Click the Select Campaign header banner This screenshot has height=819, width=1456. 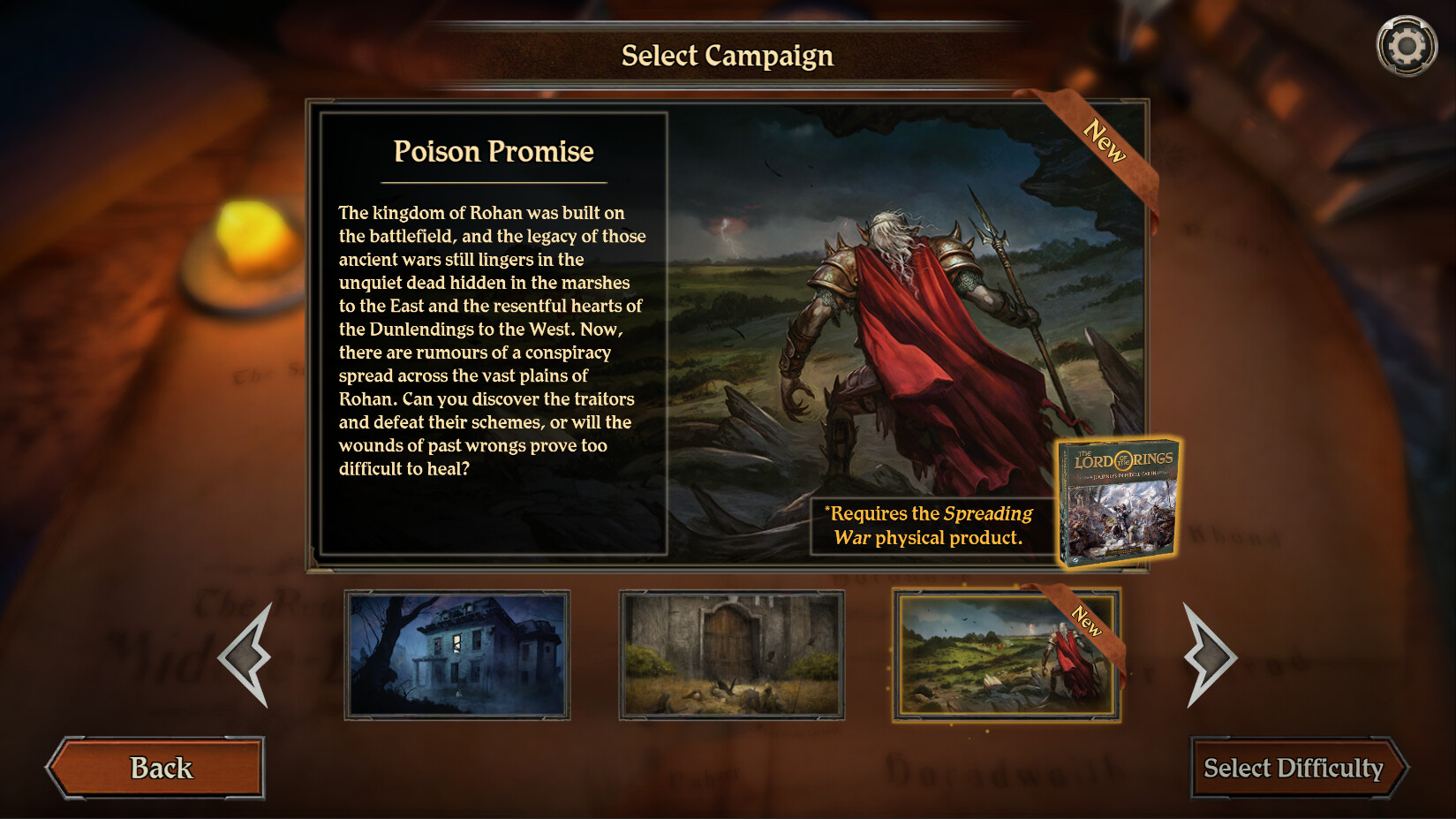coord(728,56)
